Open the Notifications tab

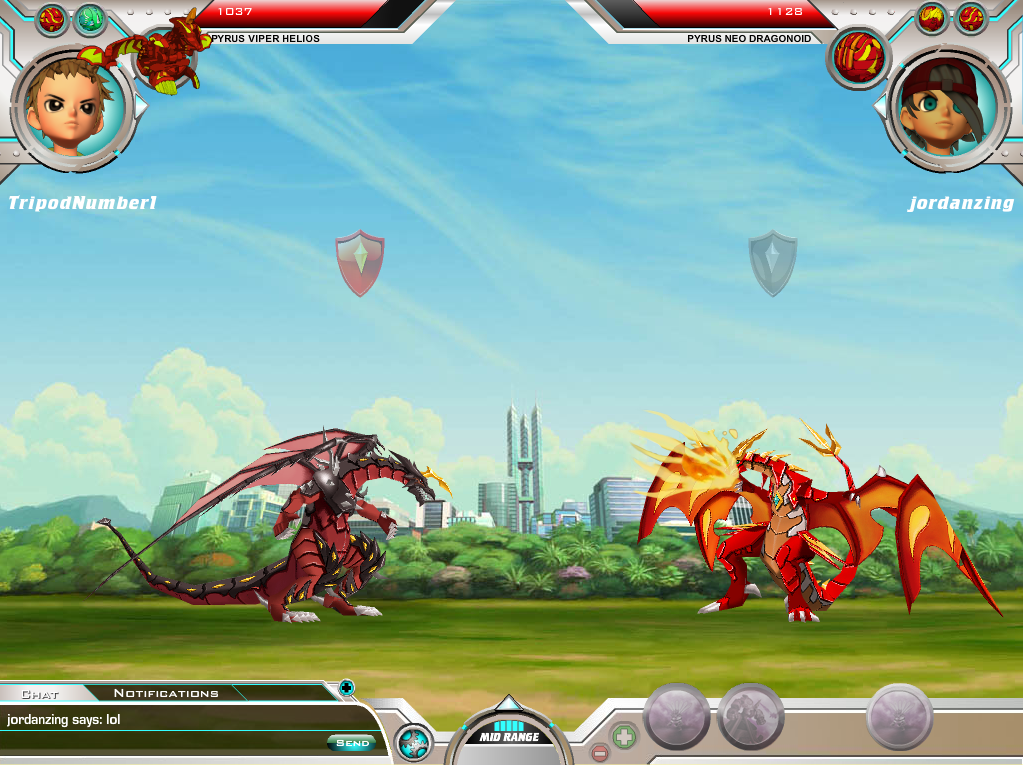(x=166, y=693)
